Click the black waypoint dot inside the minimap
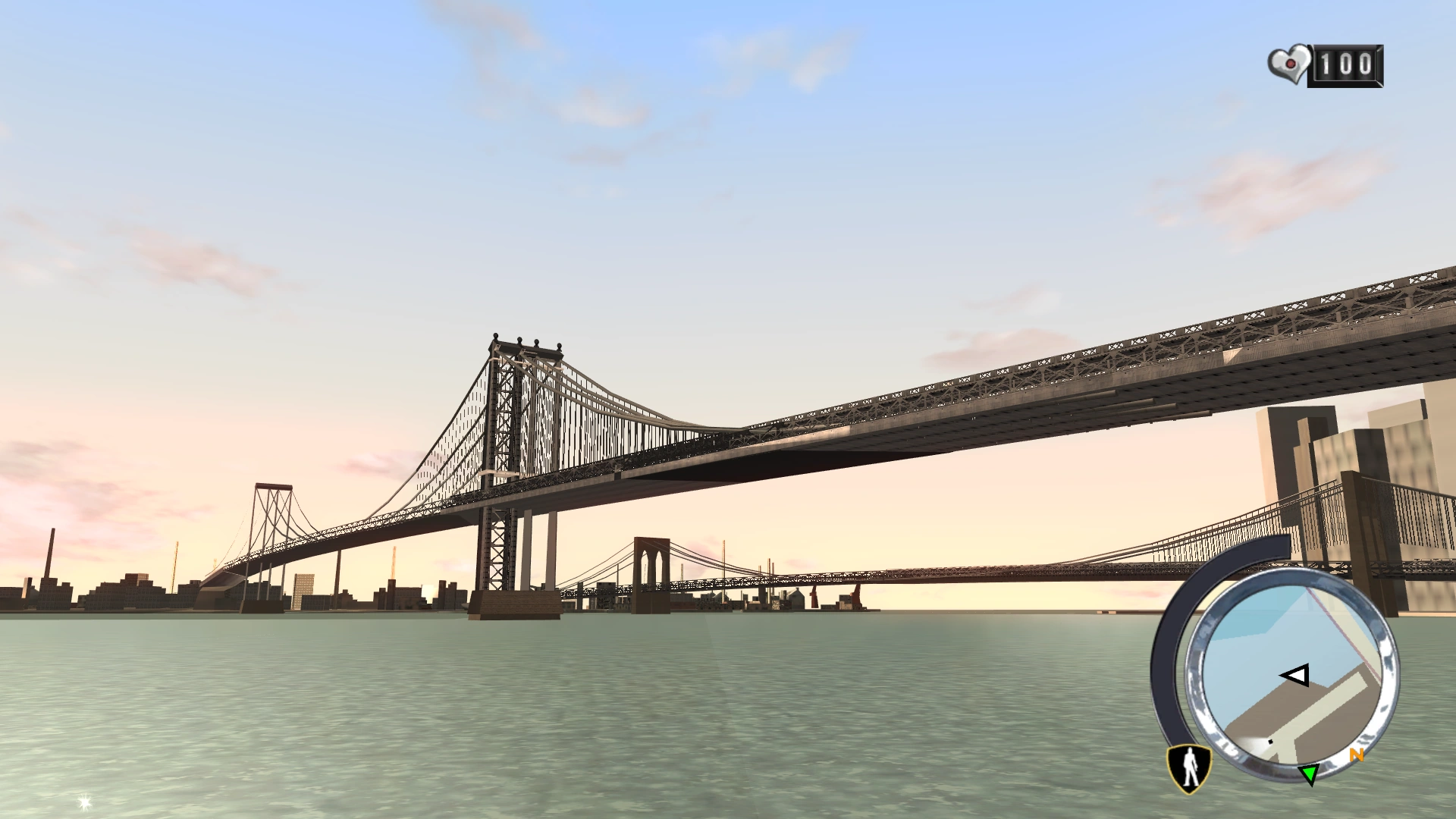Viewport: 1456px width, 819px height. point(1270,741)
